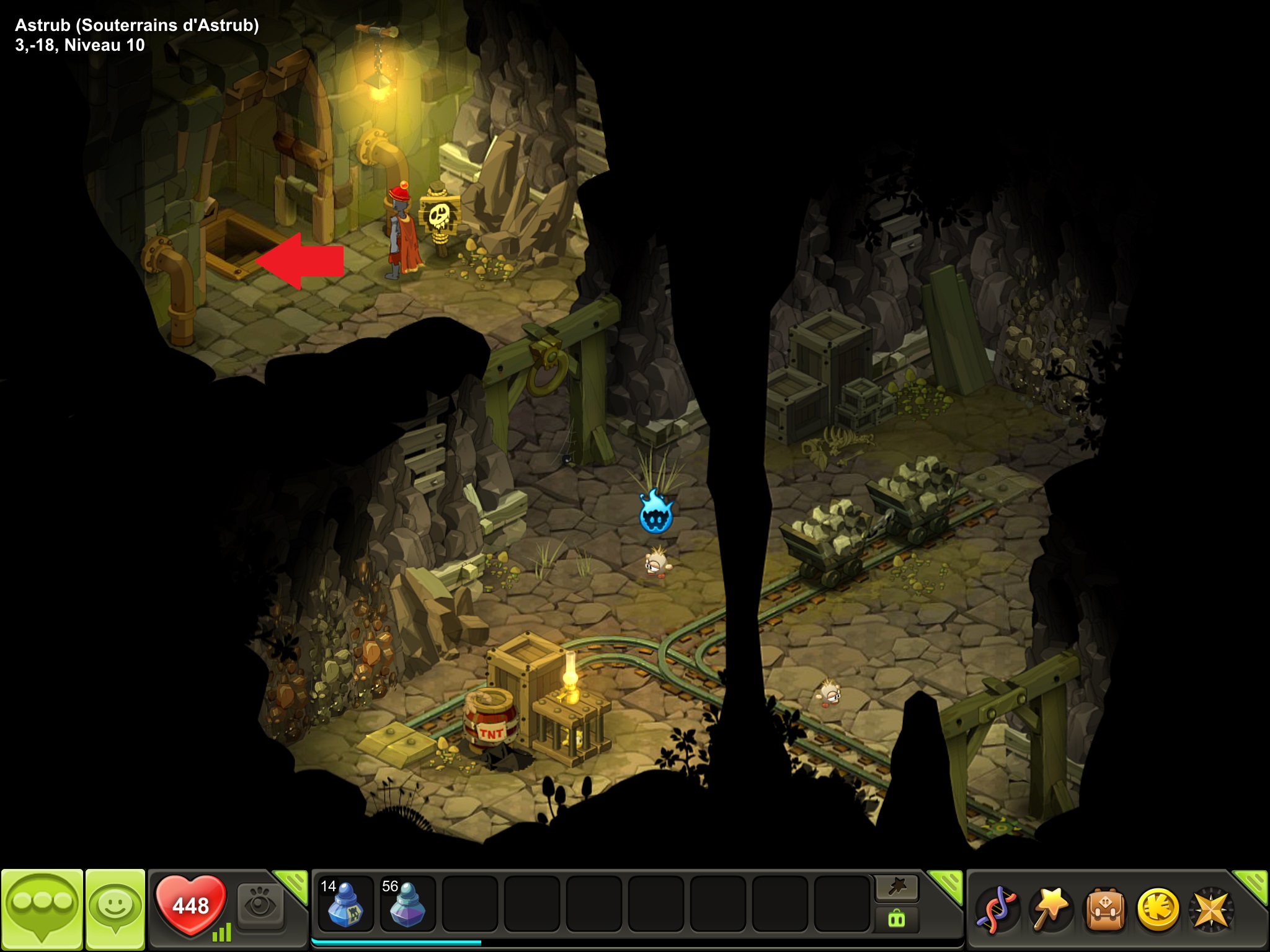
Task: Open the chat speech-bubble button
Action: (42, 908)
